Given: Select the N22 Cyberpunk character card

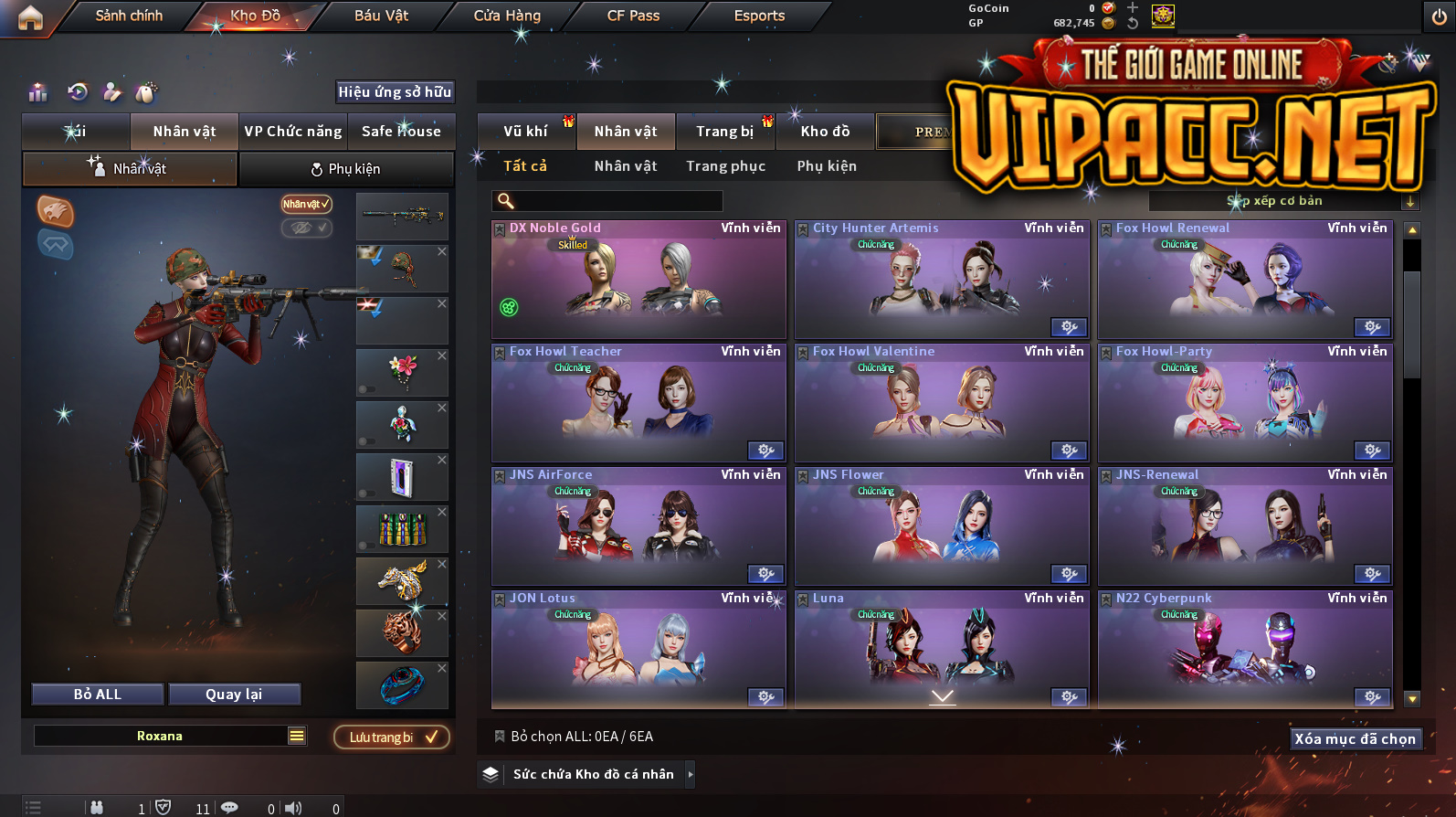Looking at the screenshot, I should click(1245, 649).
